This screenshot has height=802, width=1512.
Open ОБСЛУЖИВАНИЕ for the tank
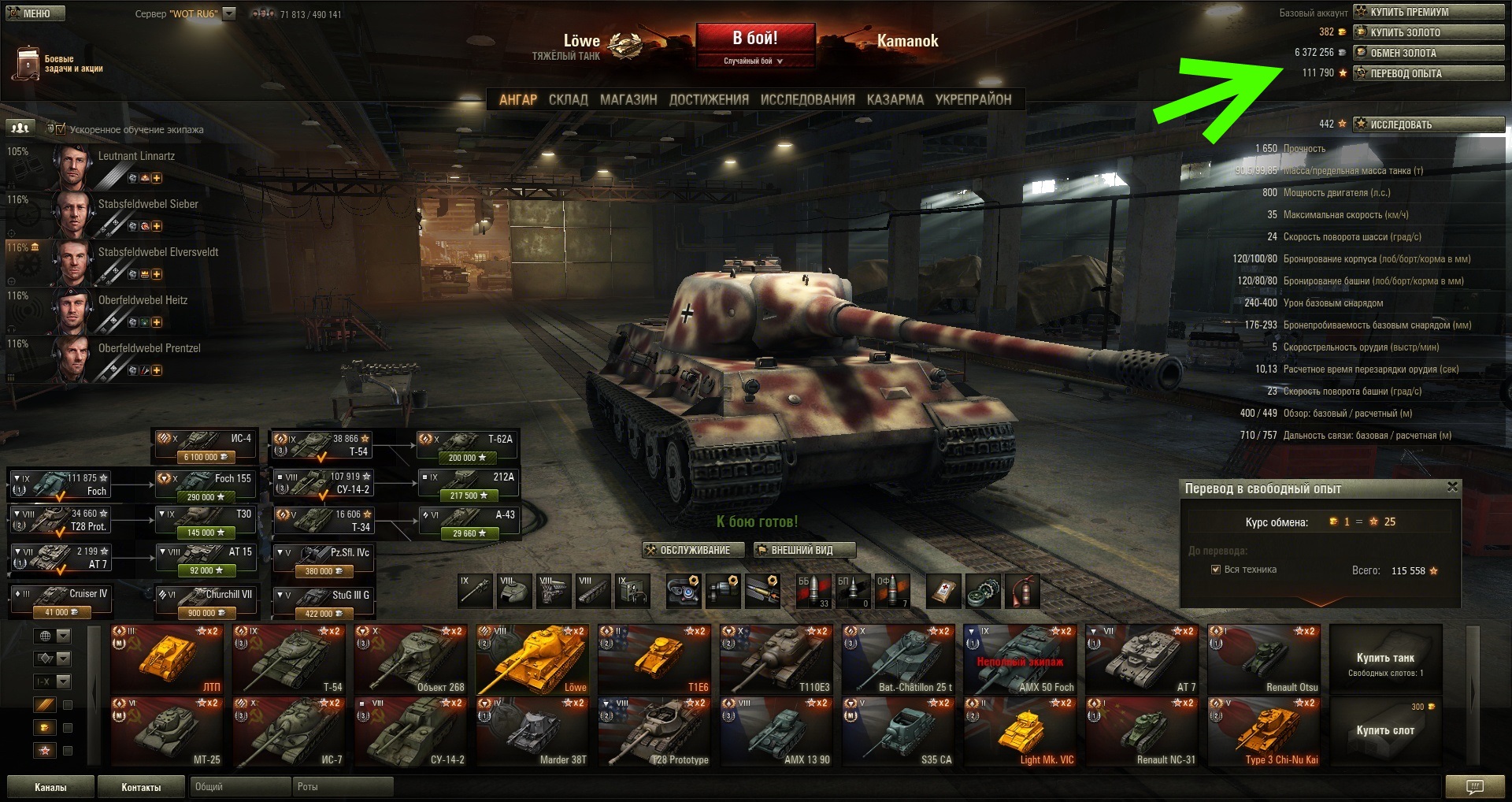[694, 550]
